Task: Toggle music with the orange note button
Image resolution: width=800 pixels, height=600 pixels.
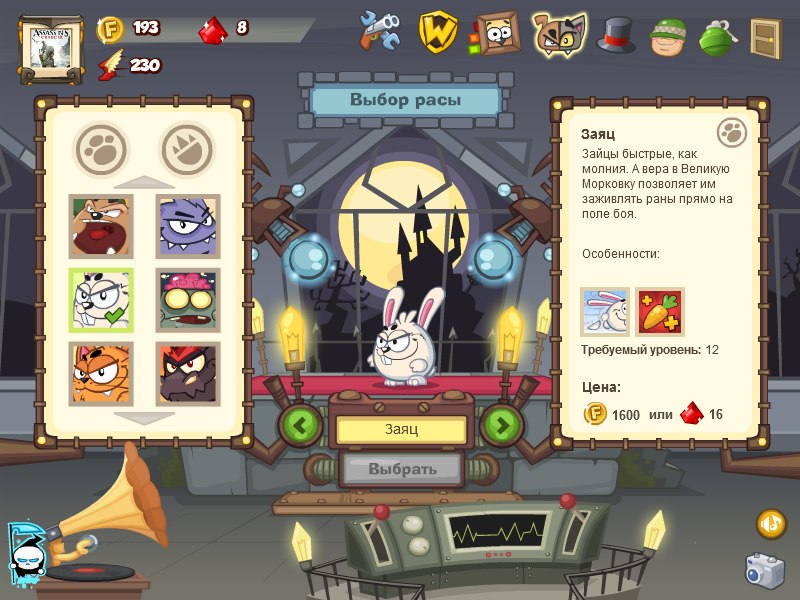Action: [x=771, y=523]
